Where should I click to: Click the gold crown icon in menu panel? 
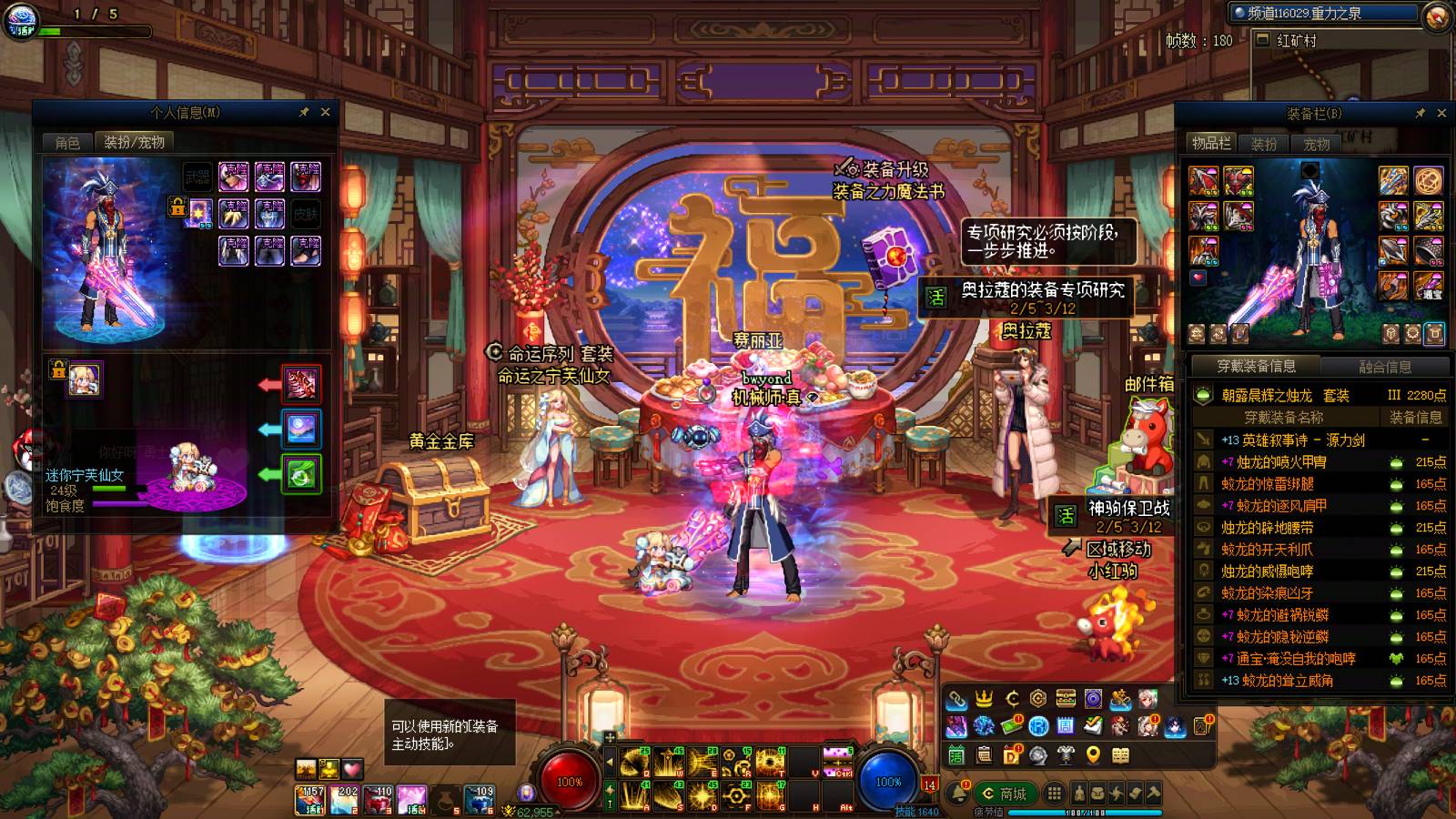pos(984,699)
